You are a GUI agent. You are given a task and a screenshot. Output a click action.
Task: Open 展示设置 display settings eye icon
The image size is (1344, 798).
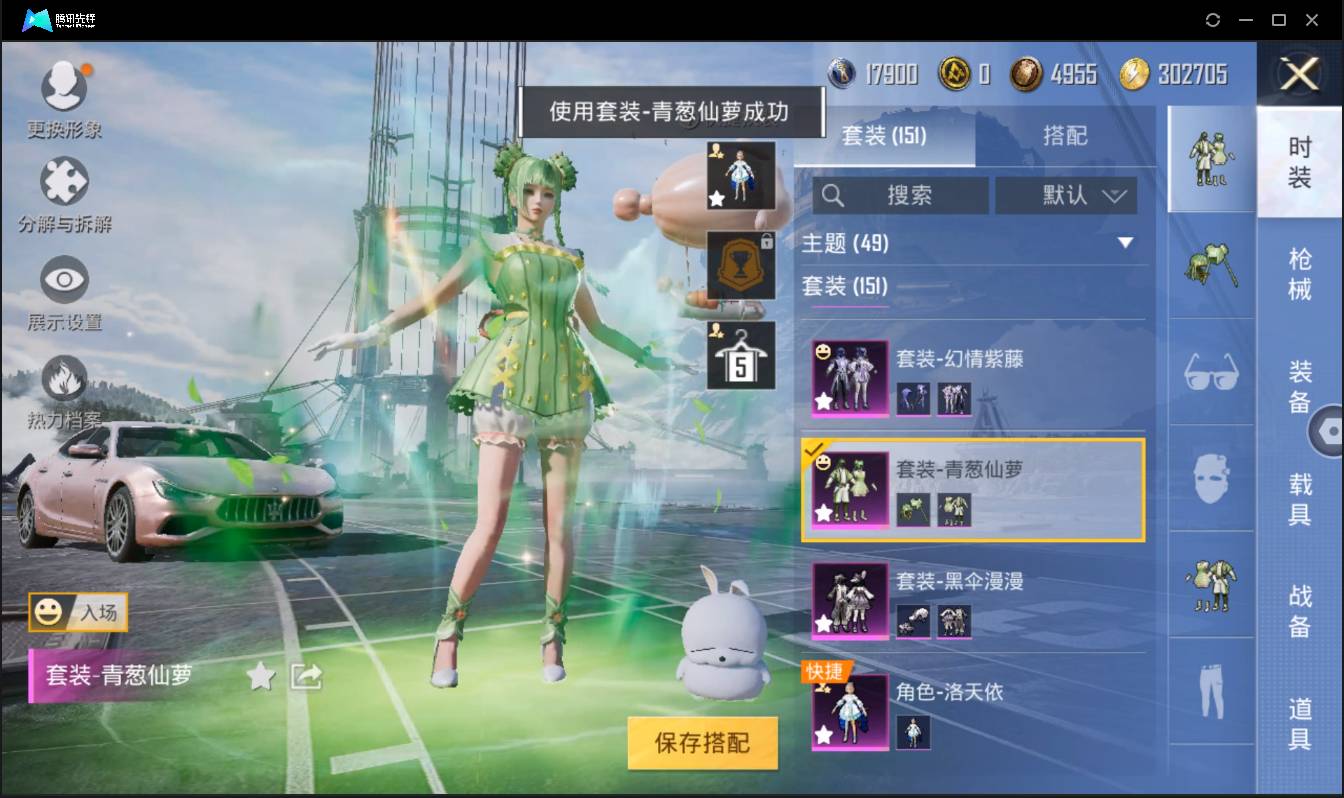coord(64,283)
